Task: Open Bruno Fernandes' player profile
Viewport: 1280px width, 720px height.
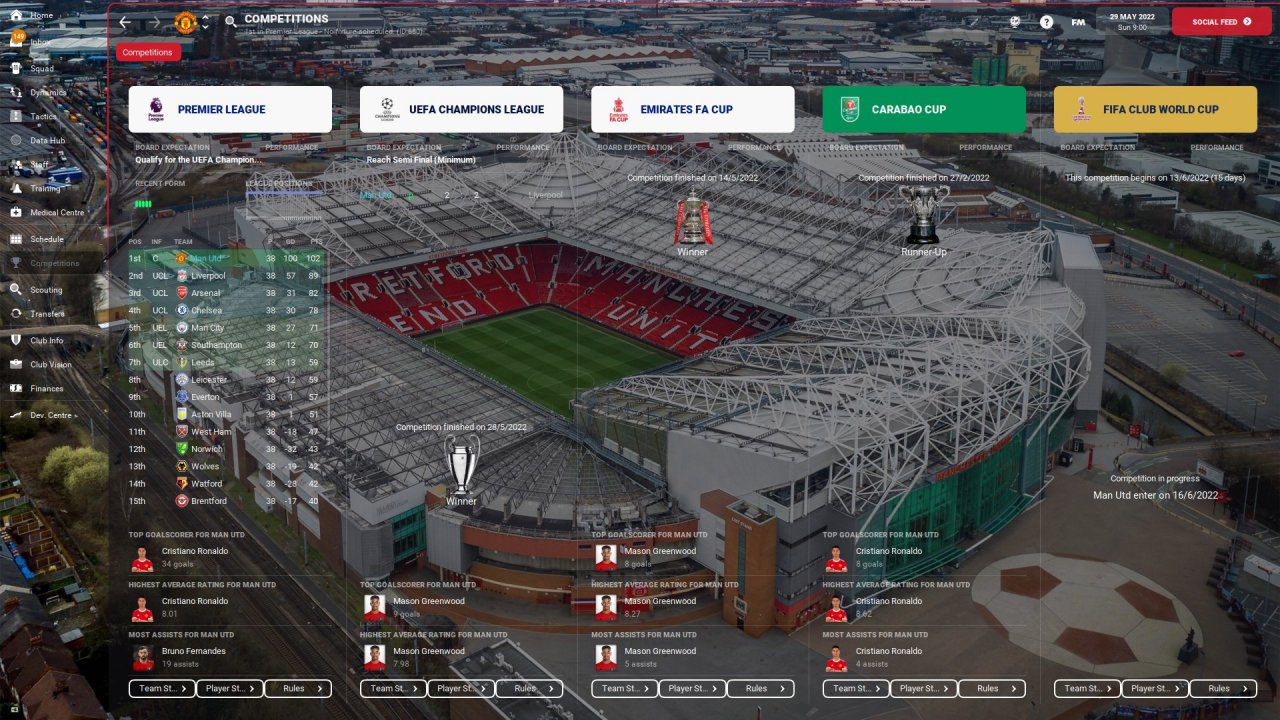Action: pyautogui.click(x=193, y=651)
